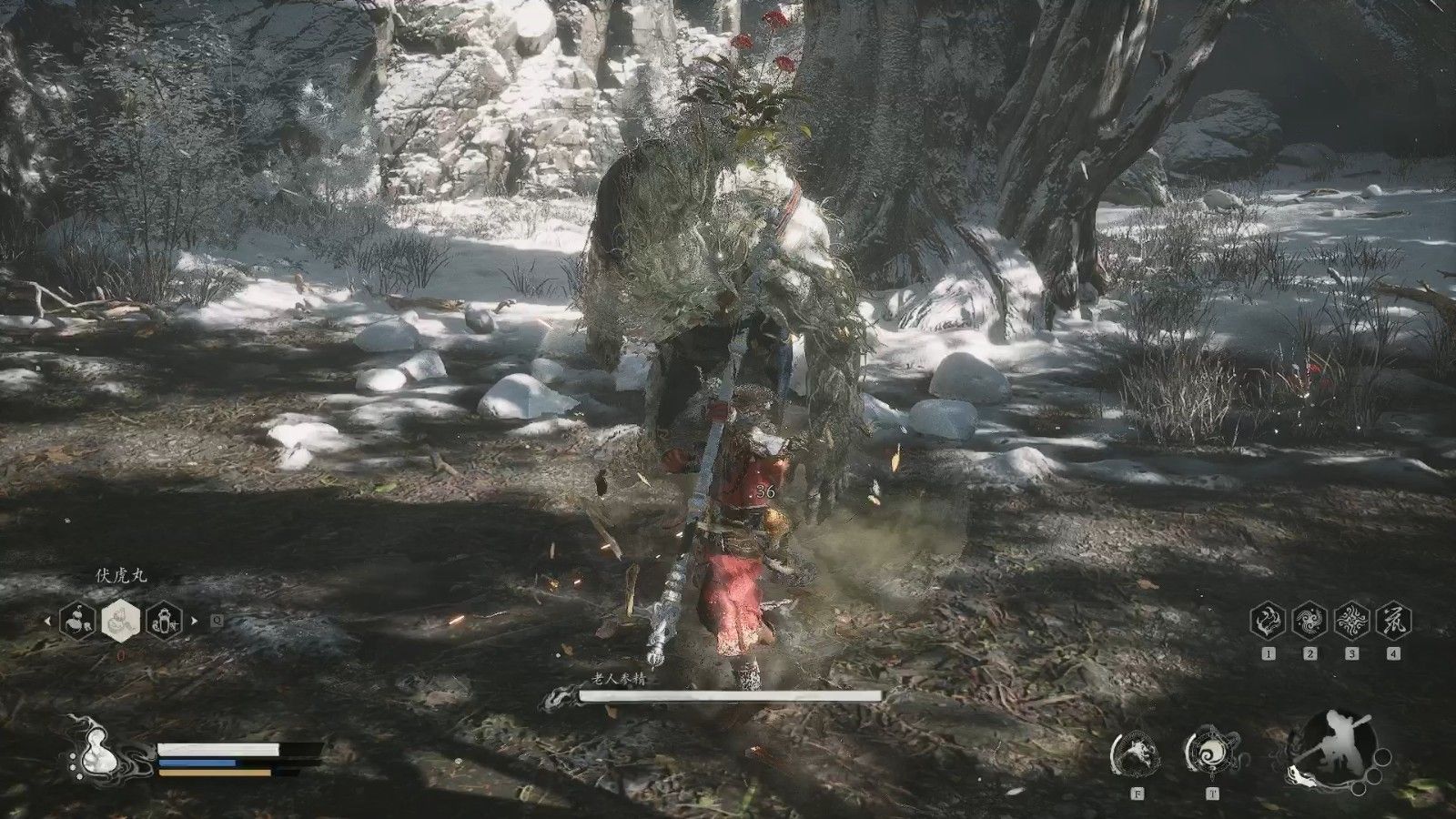Activate the swirling vortex spell in slot 2
The image size is (1456, 819).
tap(1310, 622)
